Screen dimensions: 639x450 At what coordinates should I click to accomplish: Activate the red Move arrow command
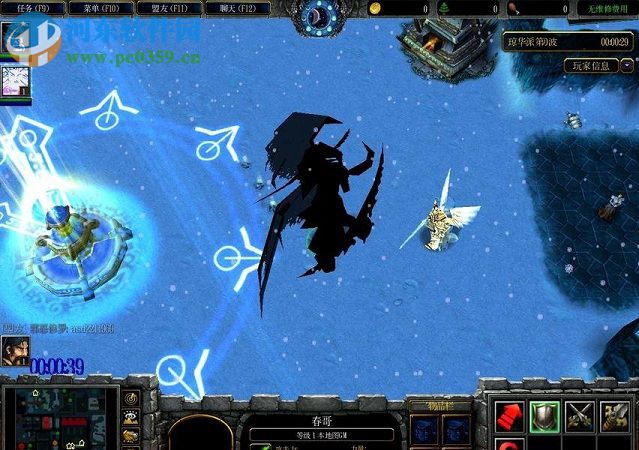(x=508, y=415)
